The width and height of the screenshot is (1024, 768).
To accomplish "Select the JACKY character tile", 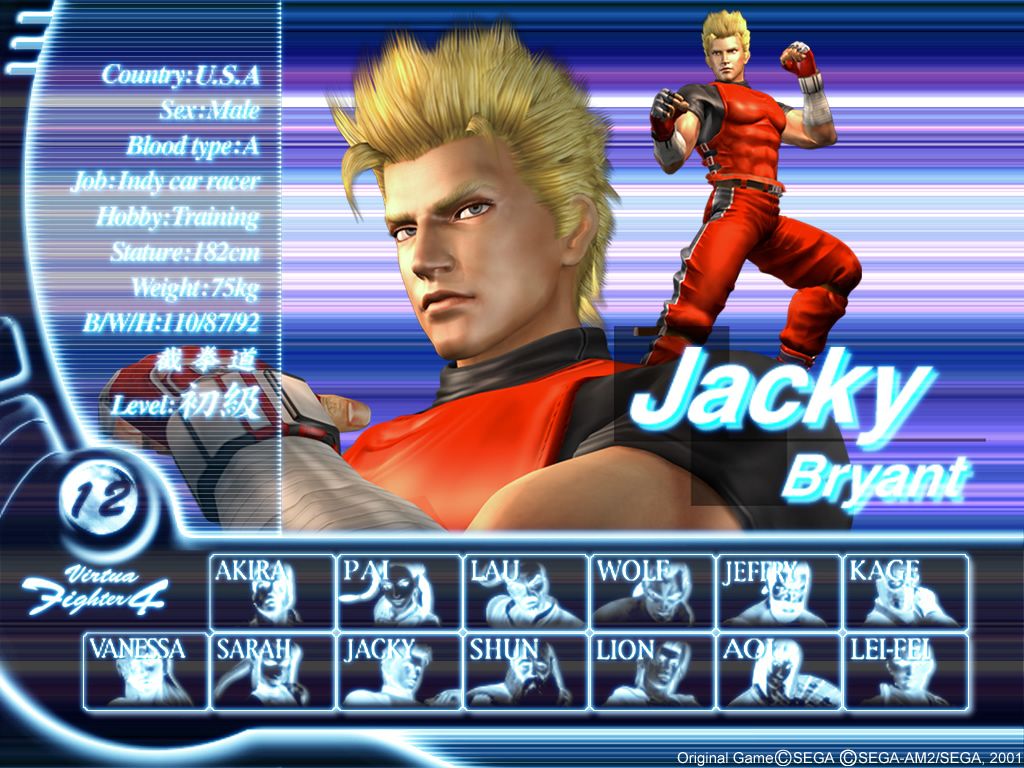I will coord(399,671).
